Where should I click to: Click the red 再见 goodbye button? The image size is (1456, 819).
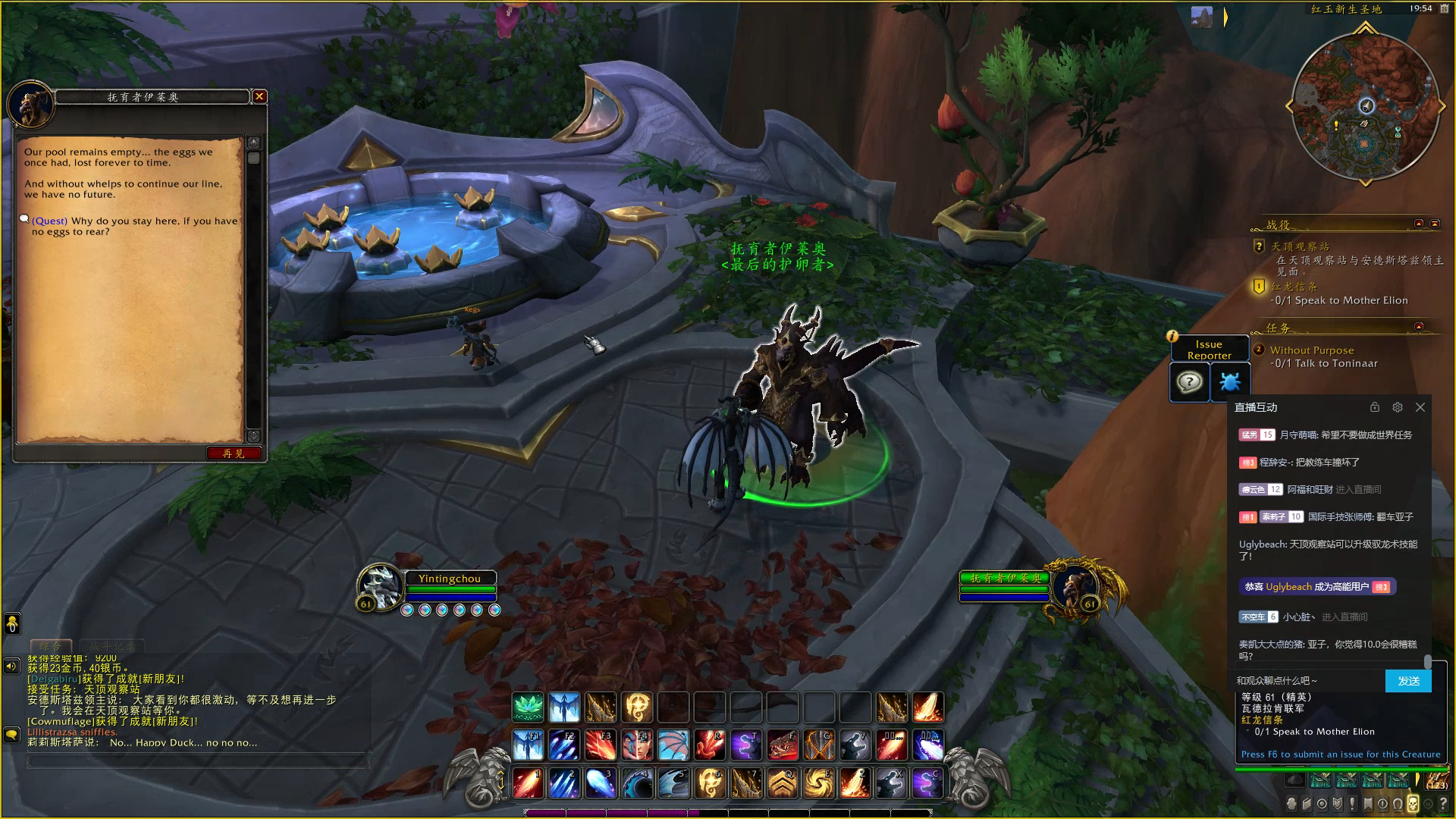click(234, 453)
